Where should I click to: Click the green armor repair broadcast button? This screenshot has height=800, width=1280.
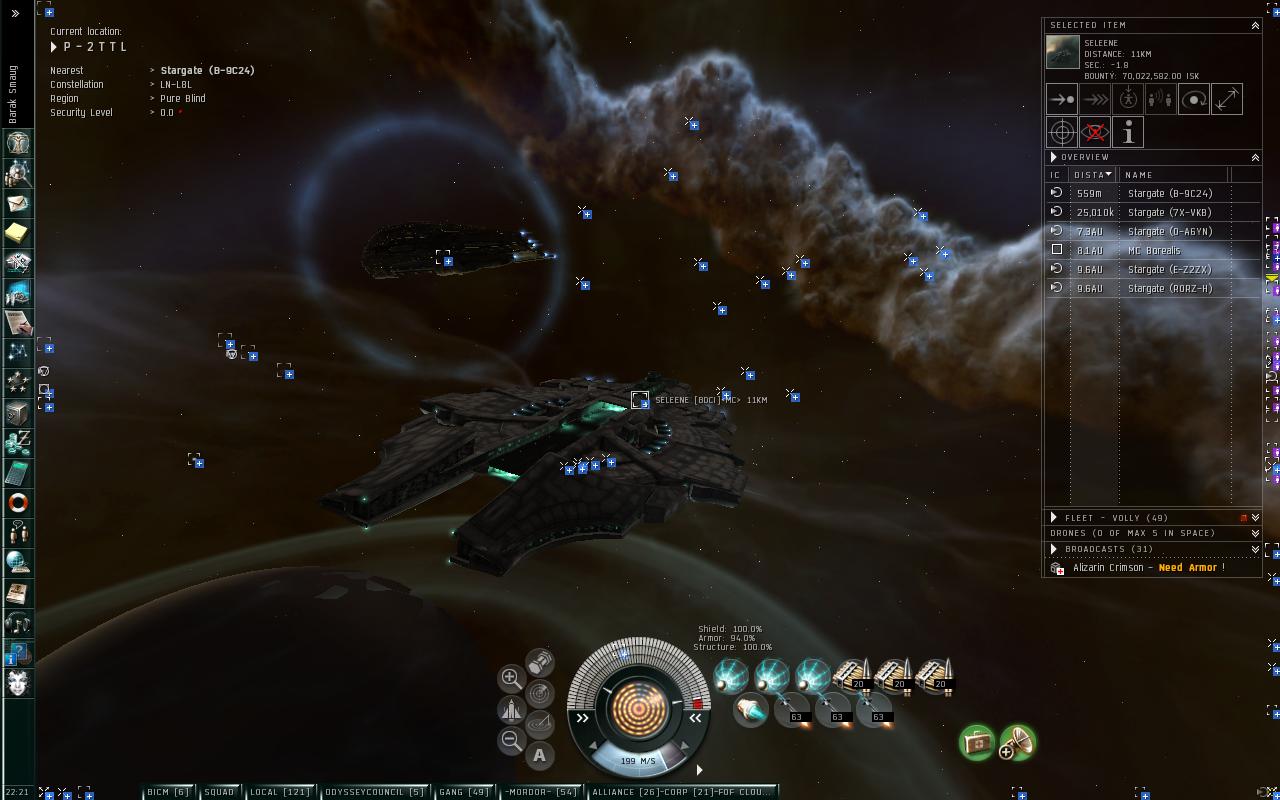click(977, 742)
